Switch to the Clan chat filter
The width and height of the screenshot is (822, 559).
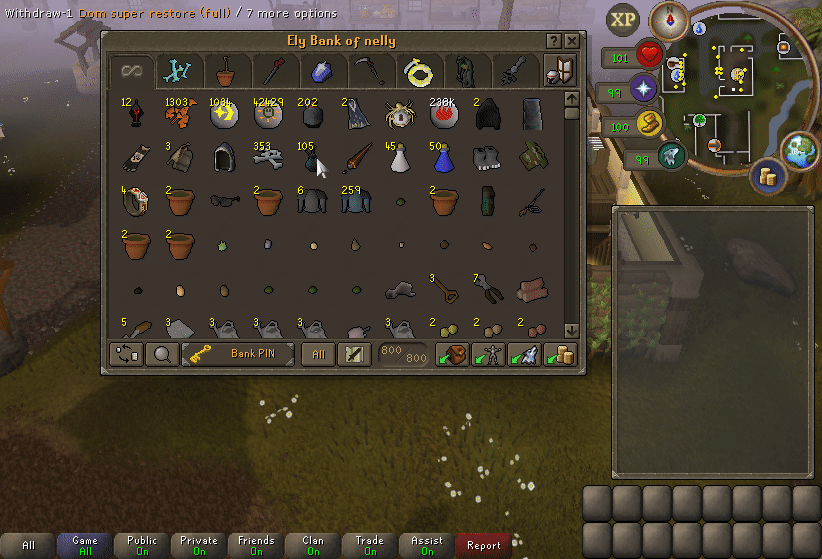313,545
